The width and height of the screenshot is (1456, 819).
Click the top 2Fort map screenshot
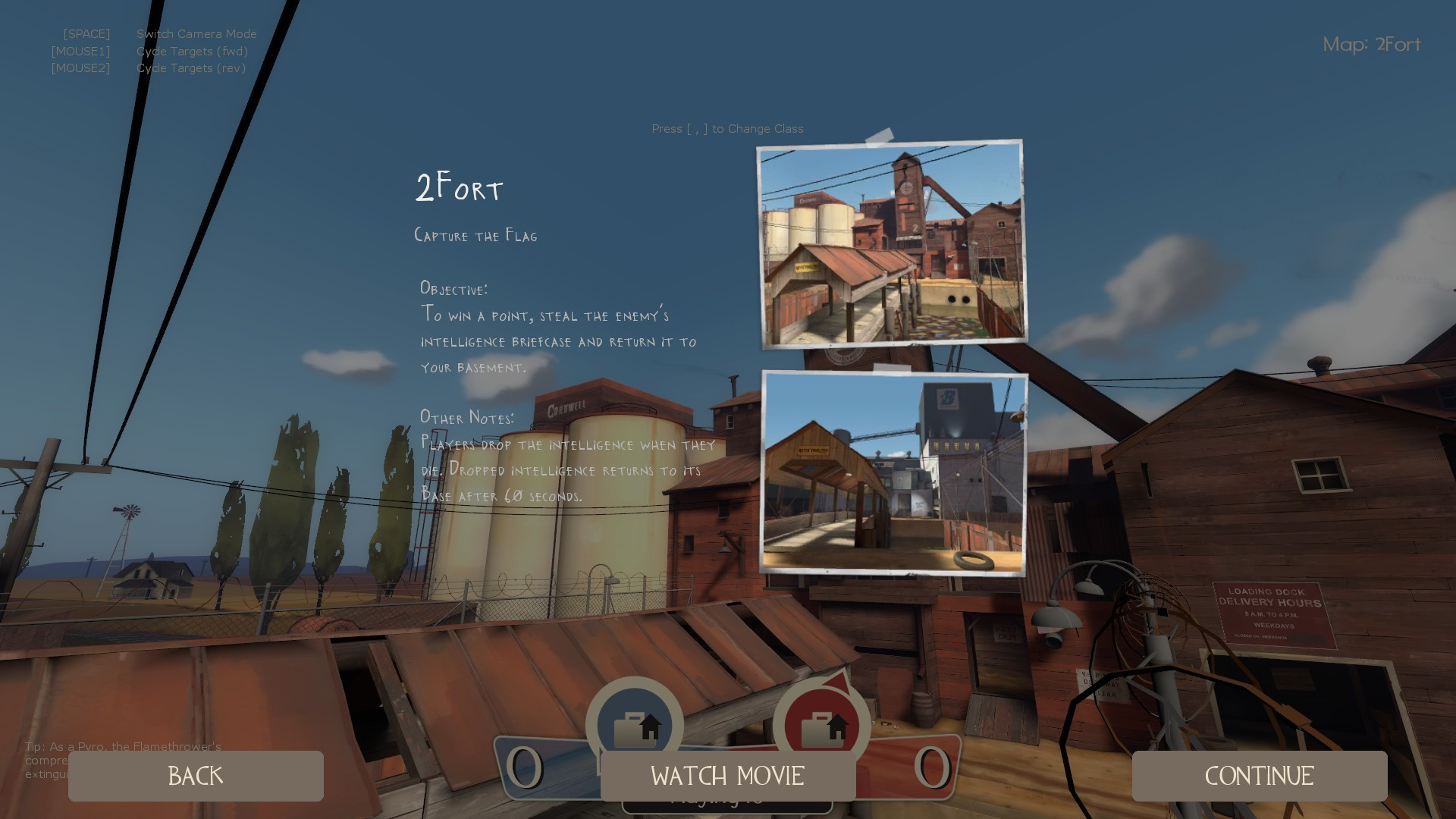tap(891, 243)
